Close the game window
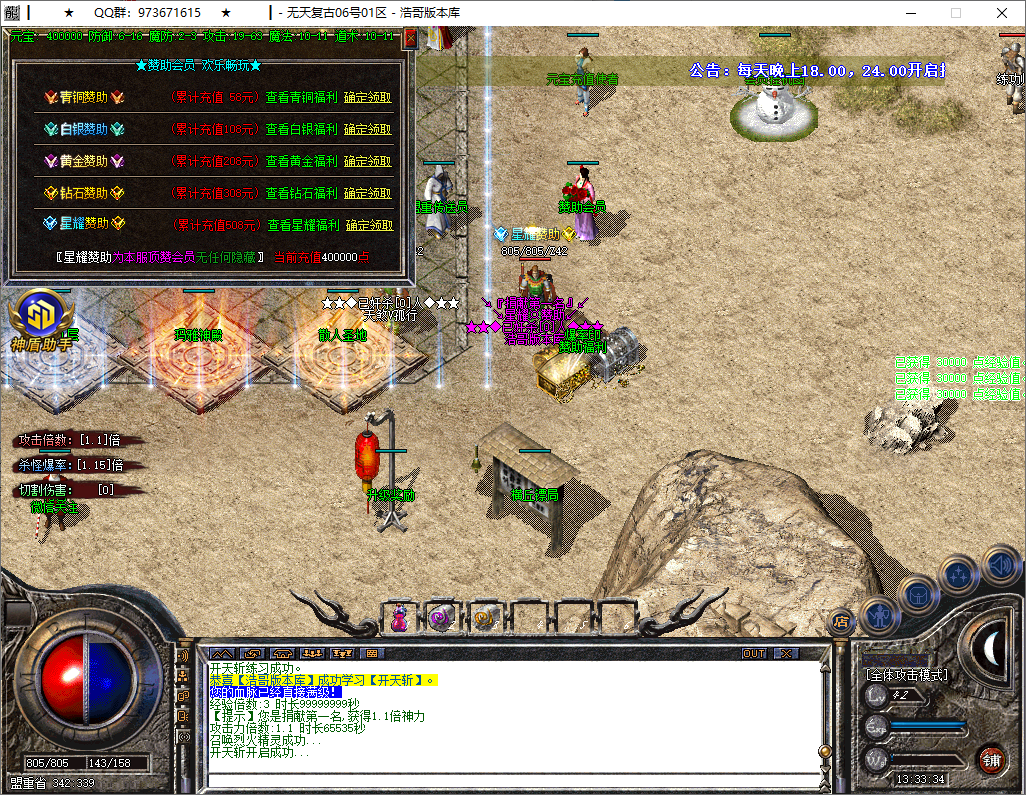1026x795 pixels. tap(1002, 13)
